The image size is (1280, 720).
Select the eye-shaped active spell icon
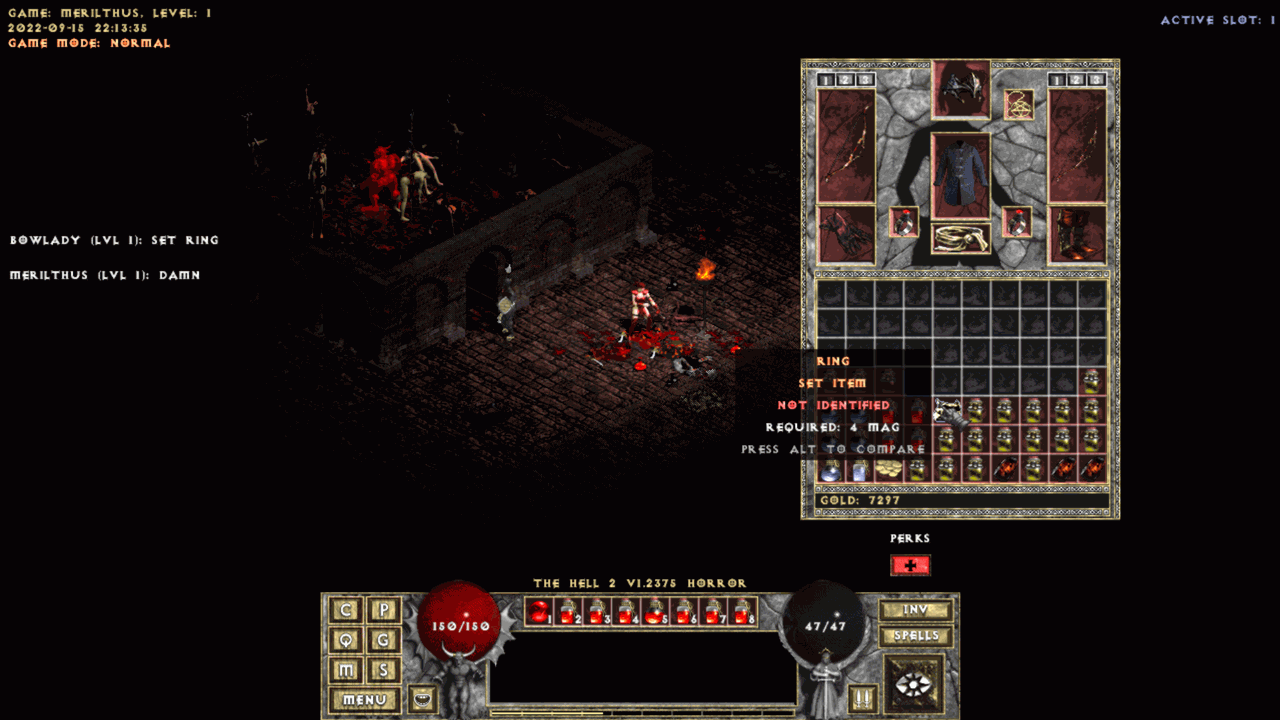click(x=914, y=684)
